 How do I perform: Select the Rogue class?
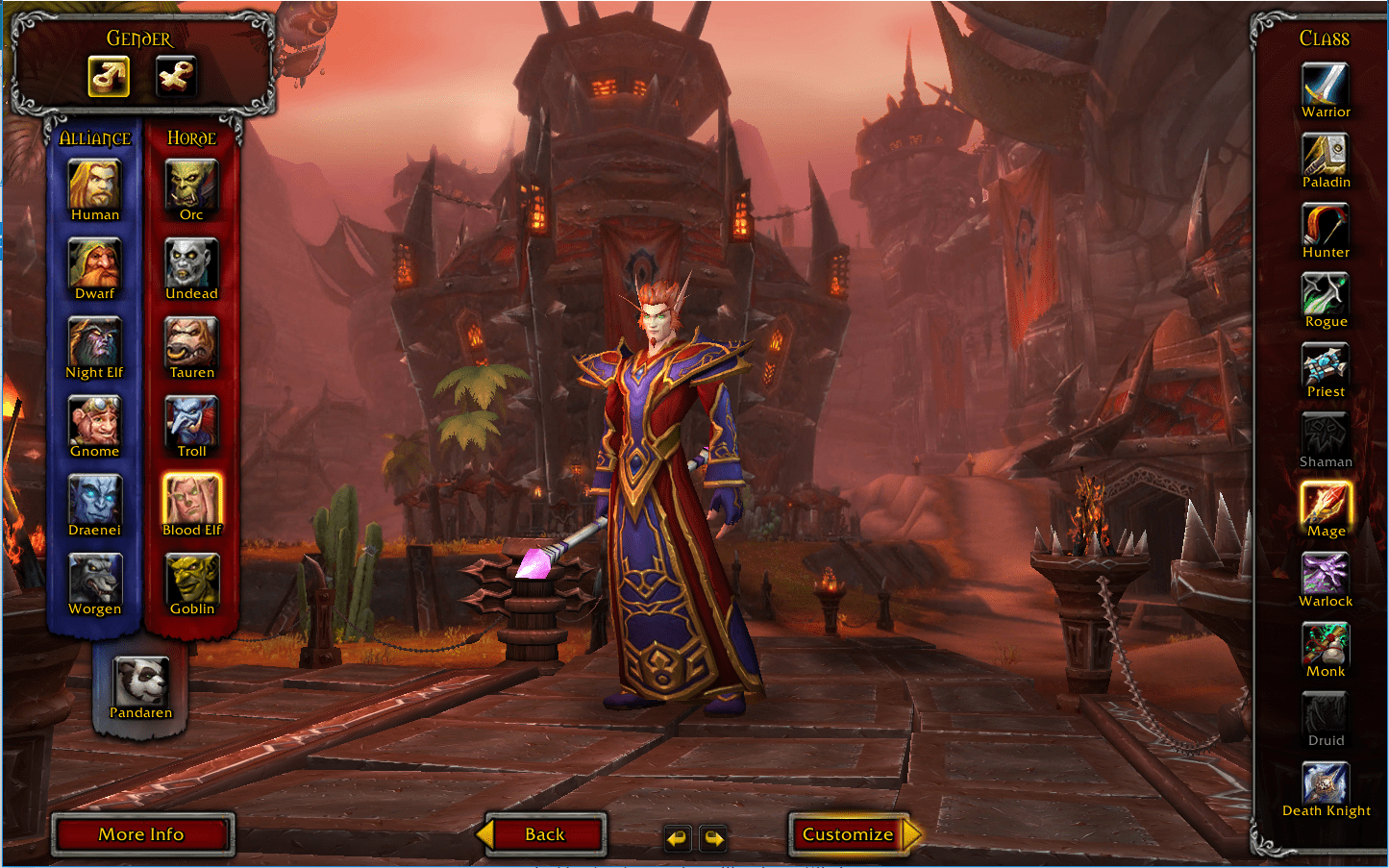pyautogui.click(x=1325, y=294)
